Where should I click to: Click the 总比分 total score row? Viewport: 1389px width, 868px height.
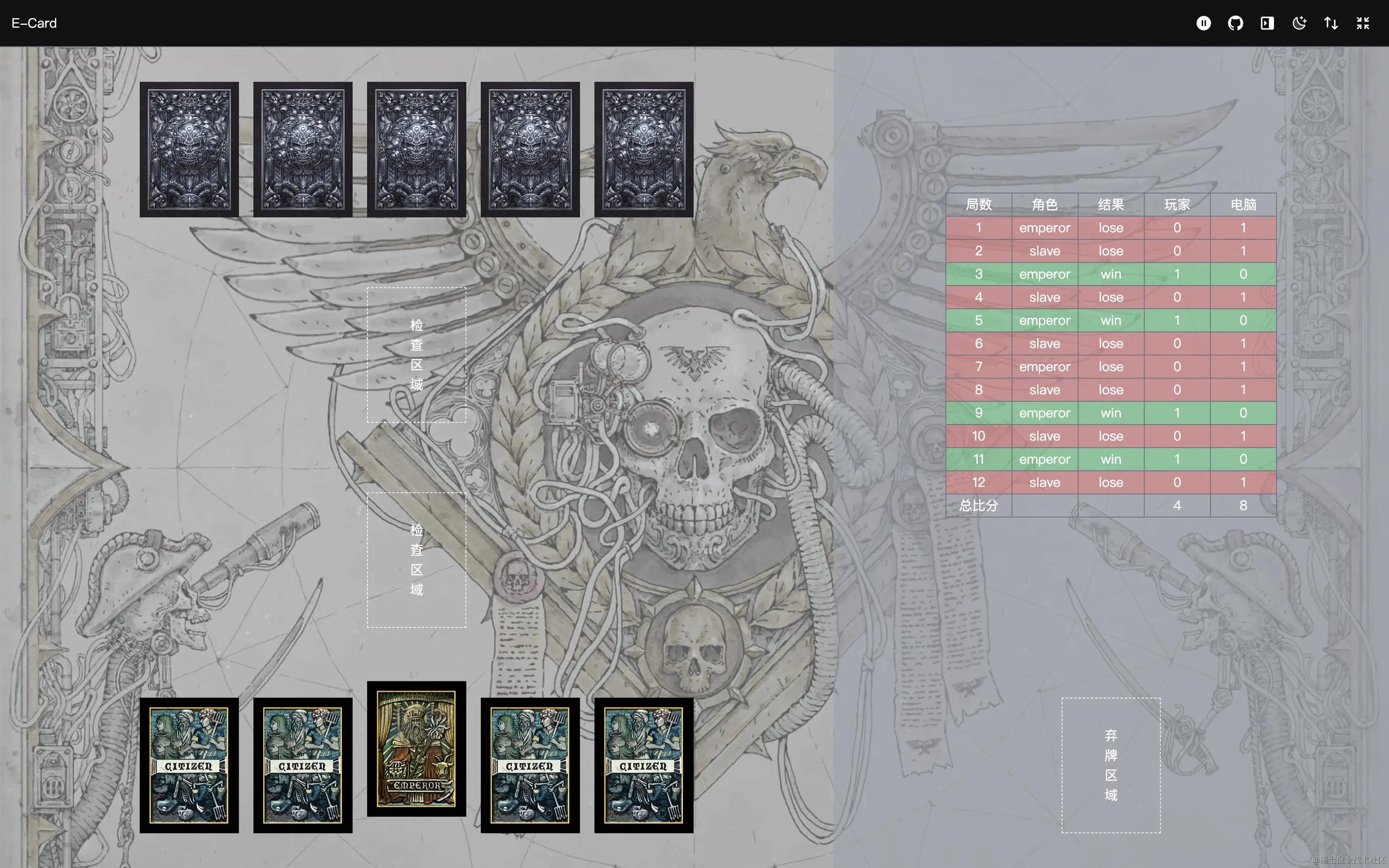point(979,505)
